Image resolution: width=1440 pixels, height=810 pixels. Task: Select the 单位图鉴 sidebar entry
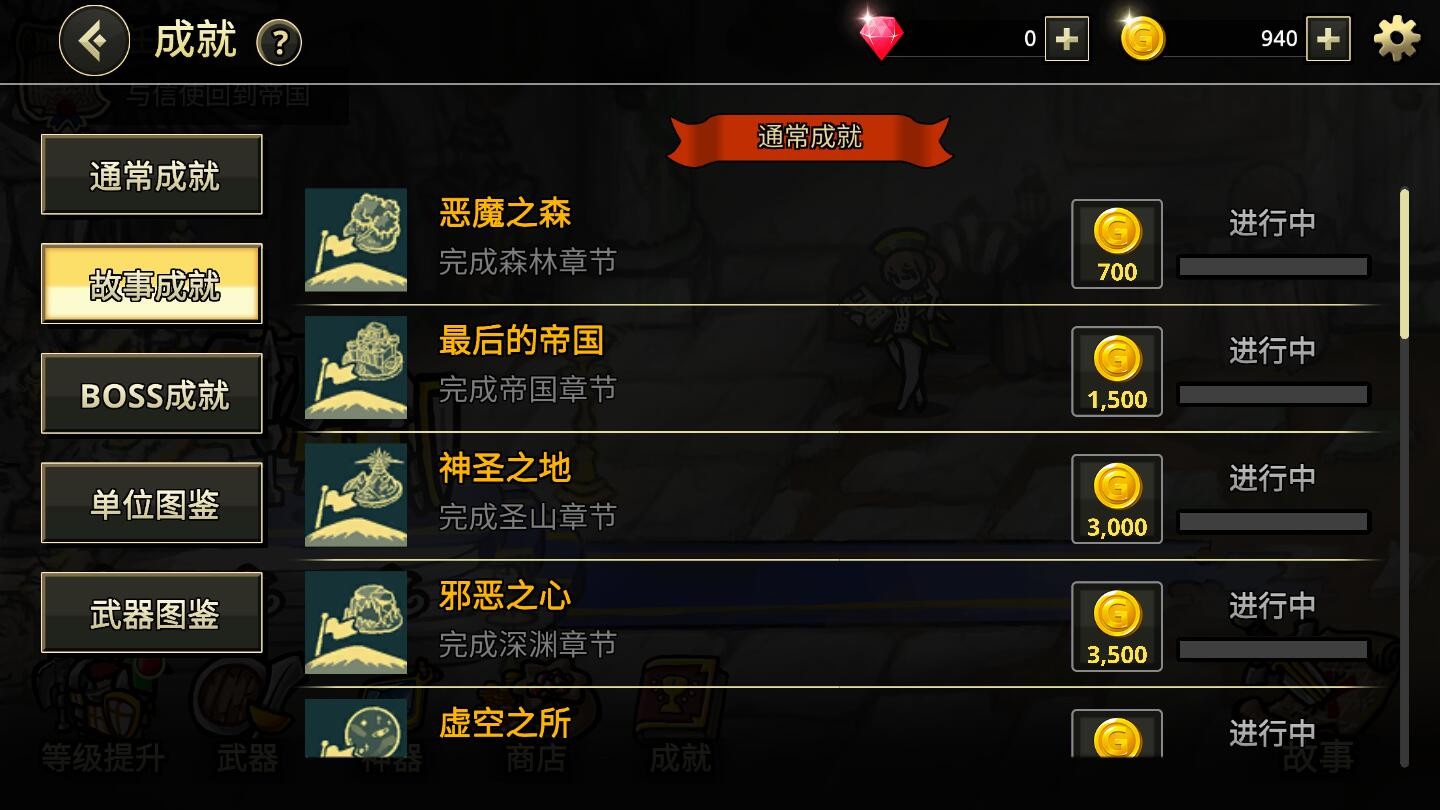(151, 502)
